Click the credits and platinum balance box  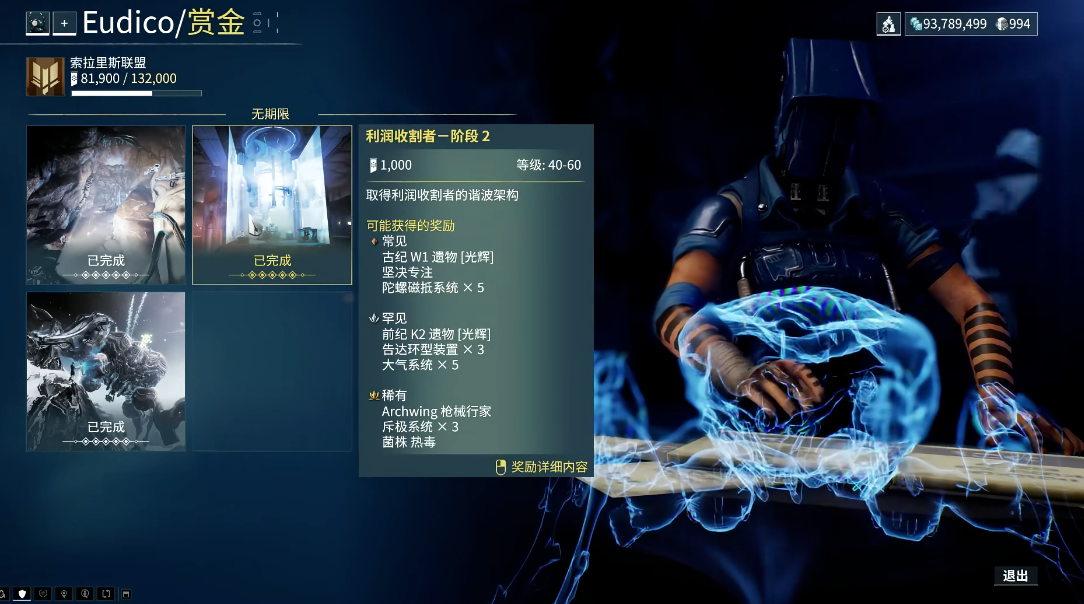(970, 24)
